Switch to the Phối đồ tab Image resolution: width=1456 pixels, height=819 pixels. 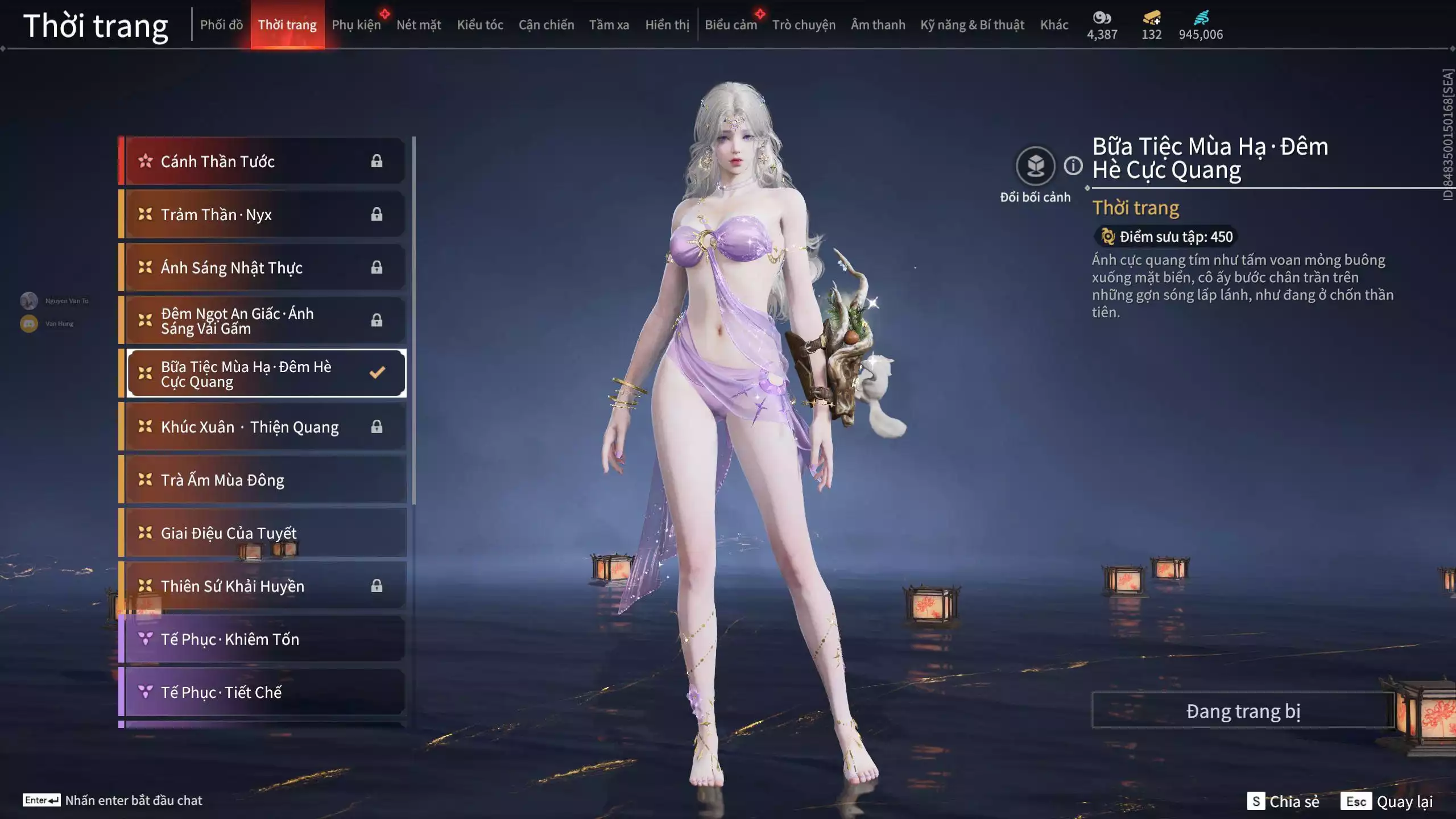221,25
